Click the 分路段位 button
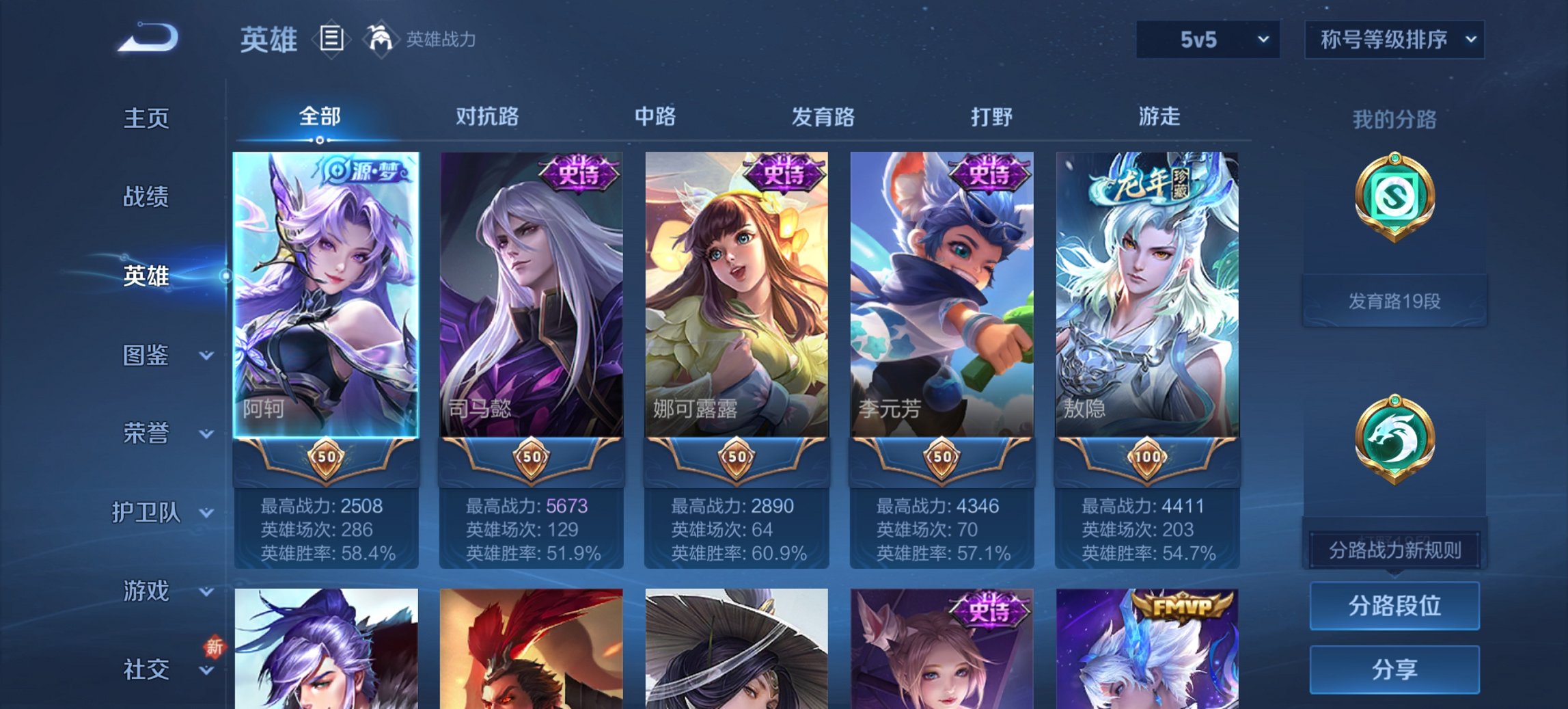1568x709 pixels. pos(1394,606)
